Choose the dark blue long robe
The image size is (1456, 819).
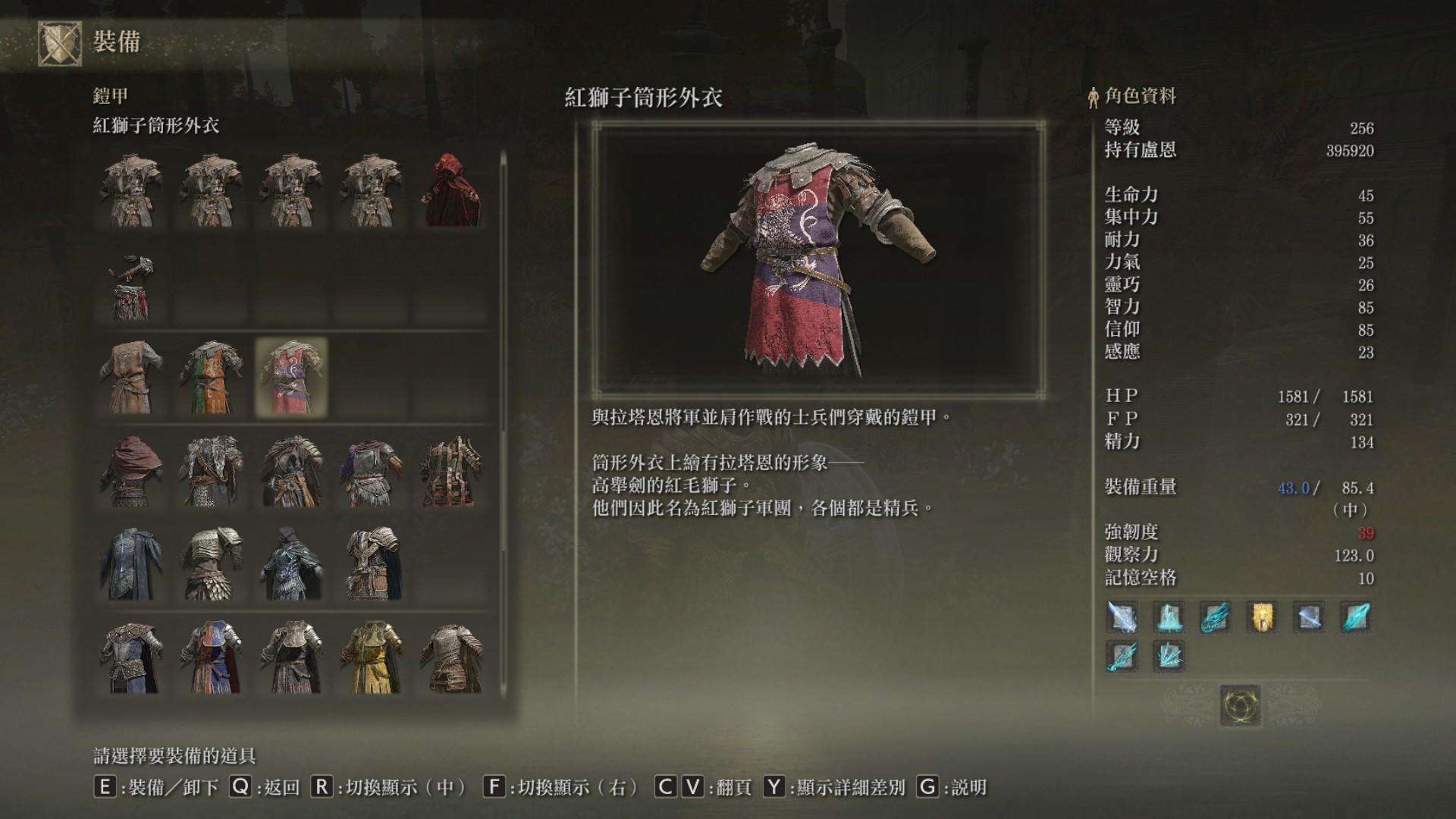(x=132, y=564)
